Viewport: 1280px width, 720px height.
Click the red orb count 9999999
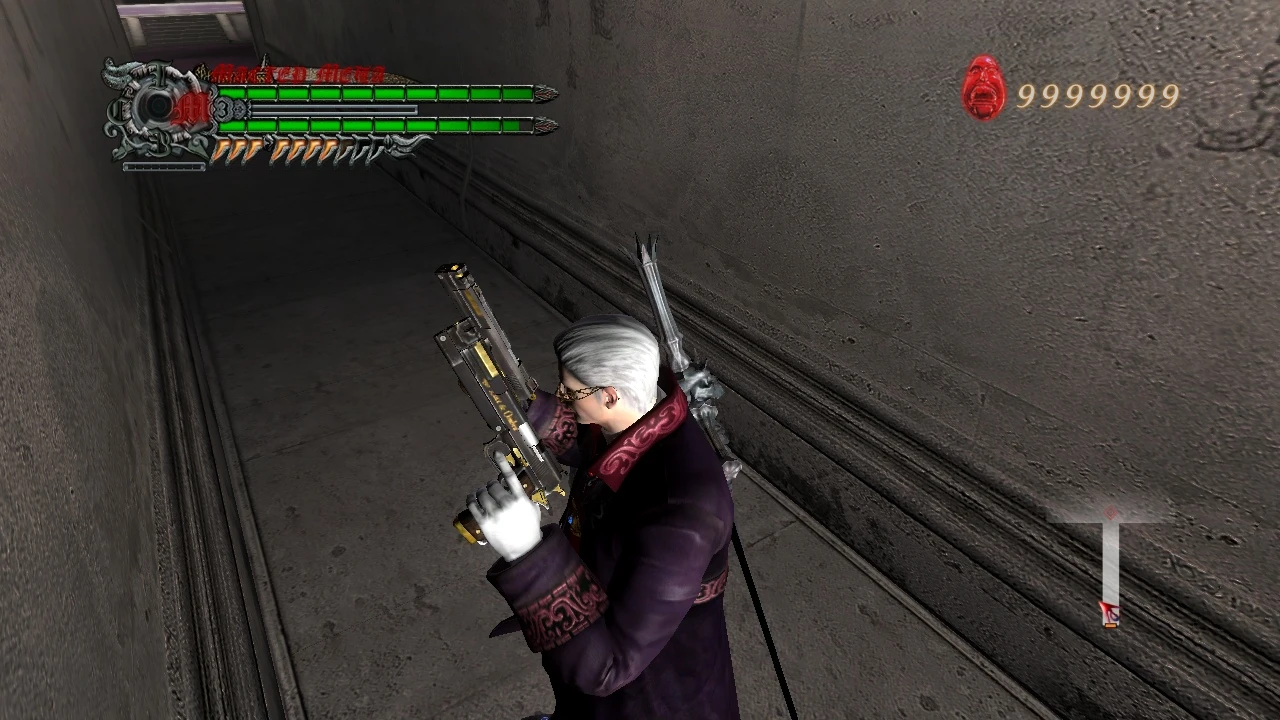[1100, 94]
